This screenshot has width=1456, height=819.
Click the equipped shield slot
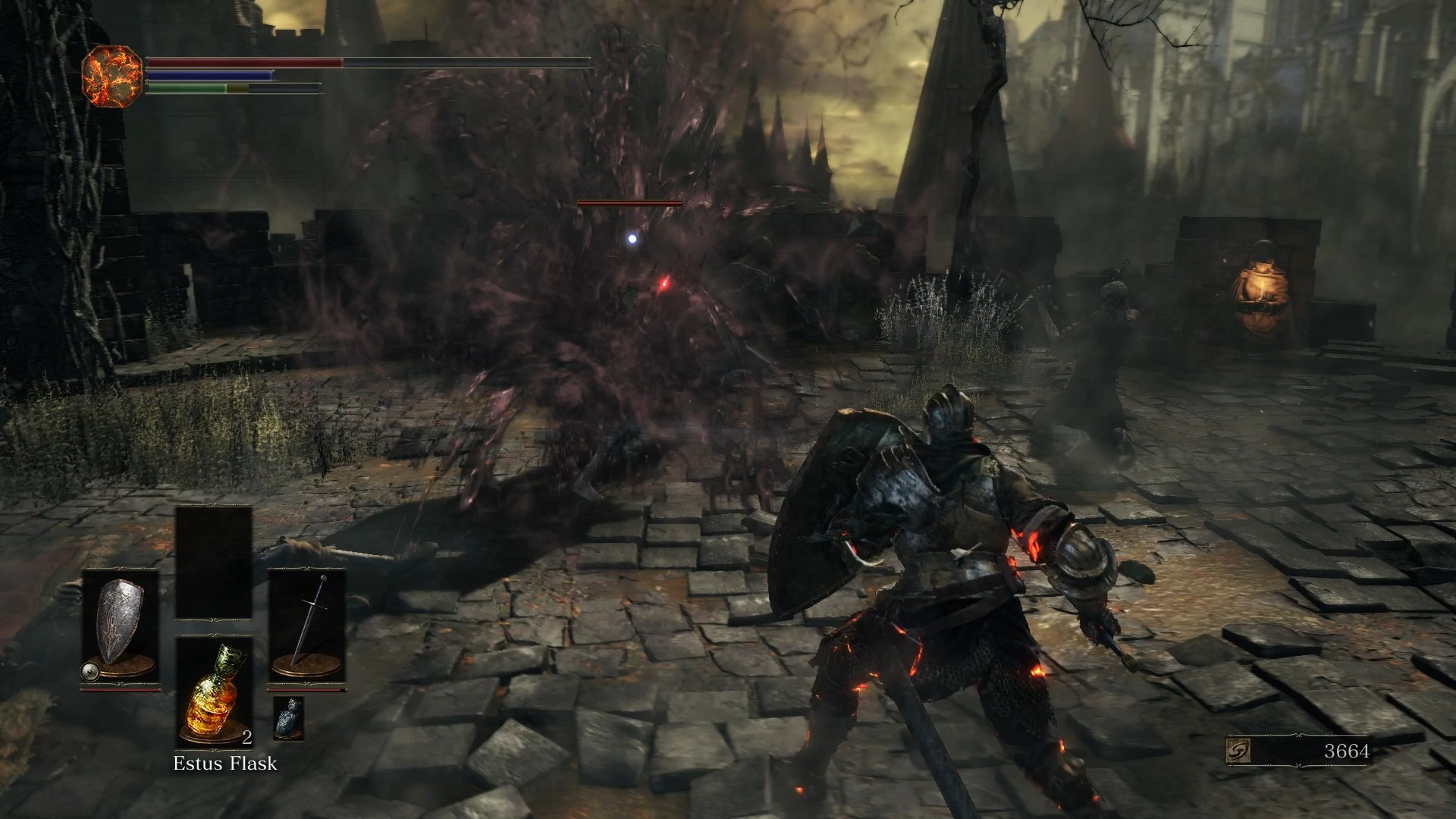[x=120, y=628]
